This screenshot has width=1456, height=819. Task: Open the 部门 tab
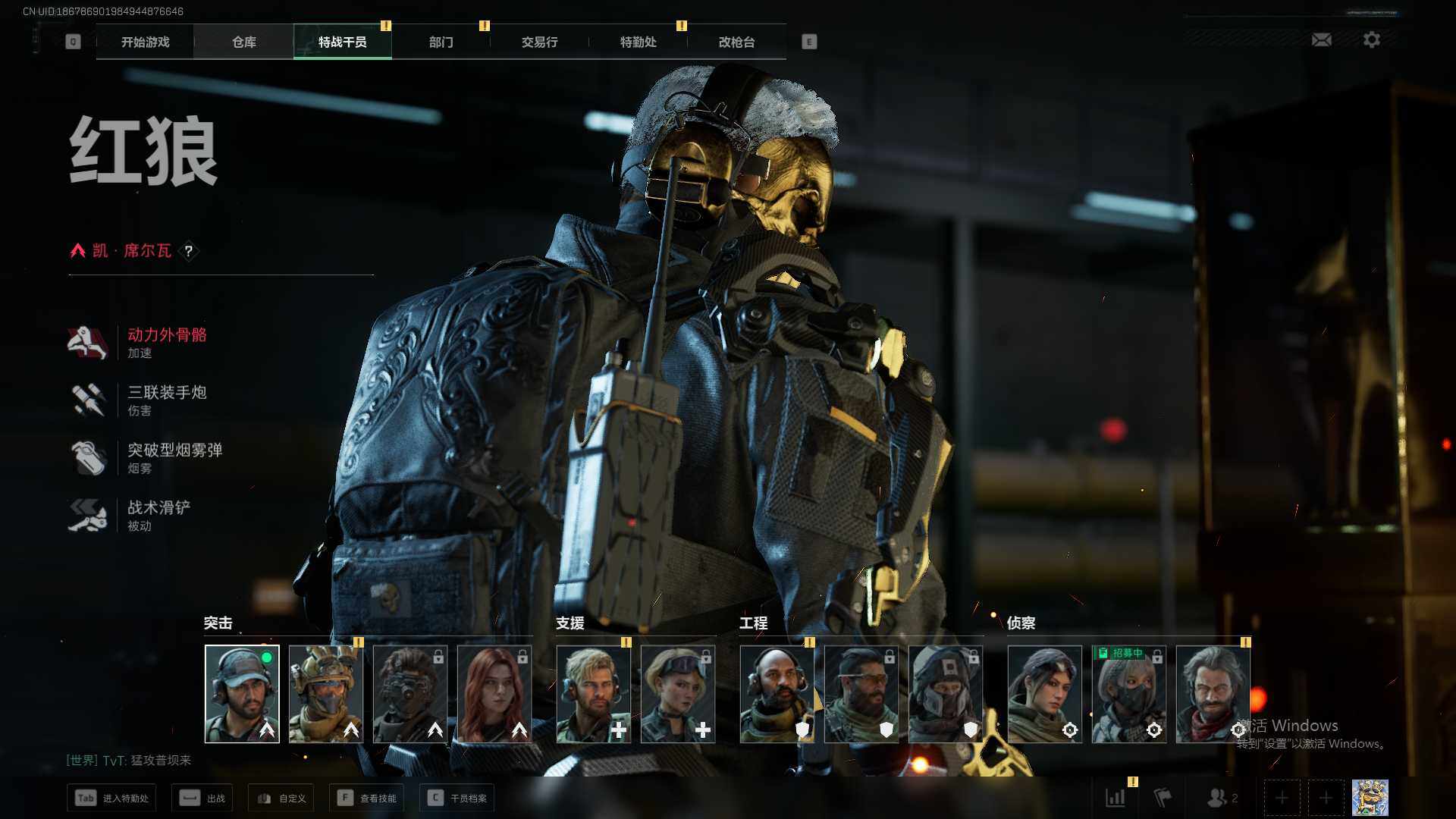(x=441, y=42)
